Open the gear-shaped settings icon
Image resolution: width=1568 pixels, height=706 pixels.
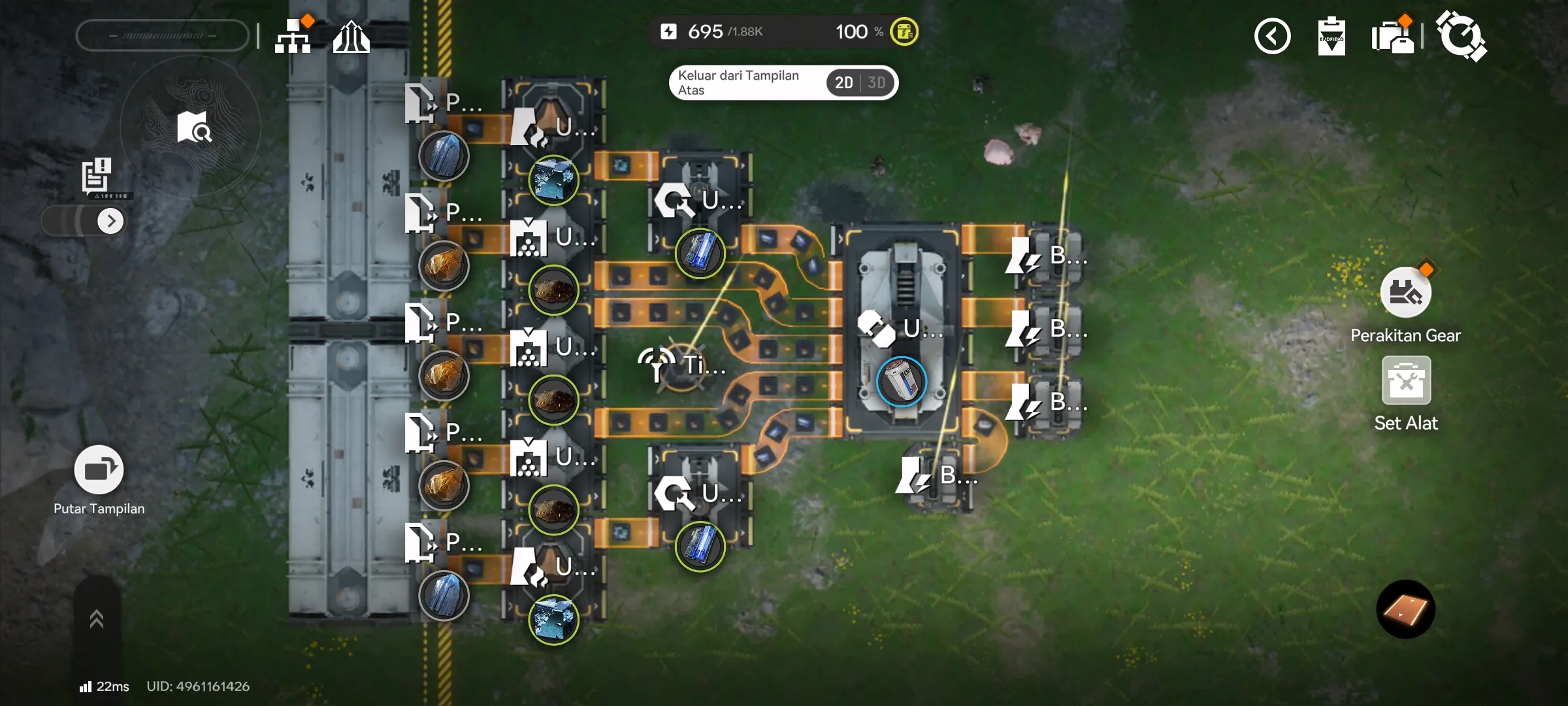pyautogui.click(x=1461, y=37)
